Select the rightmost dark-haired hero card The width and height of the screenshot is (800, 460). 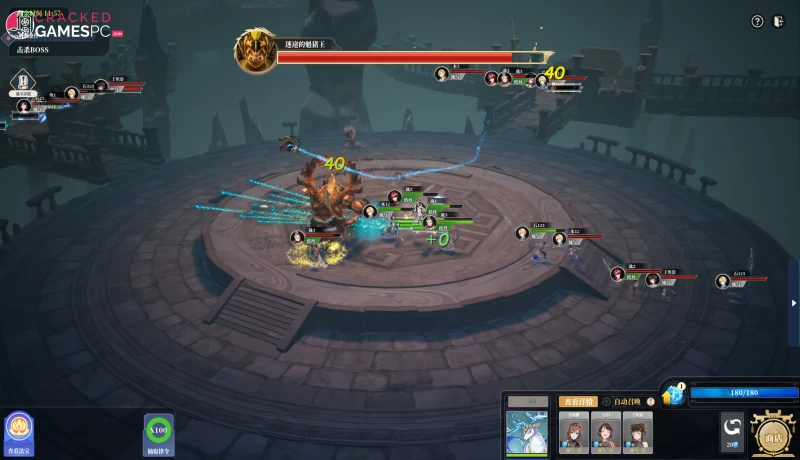click(x=638, y=432)
